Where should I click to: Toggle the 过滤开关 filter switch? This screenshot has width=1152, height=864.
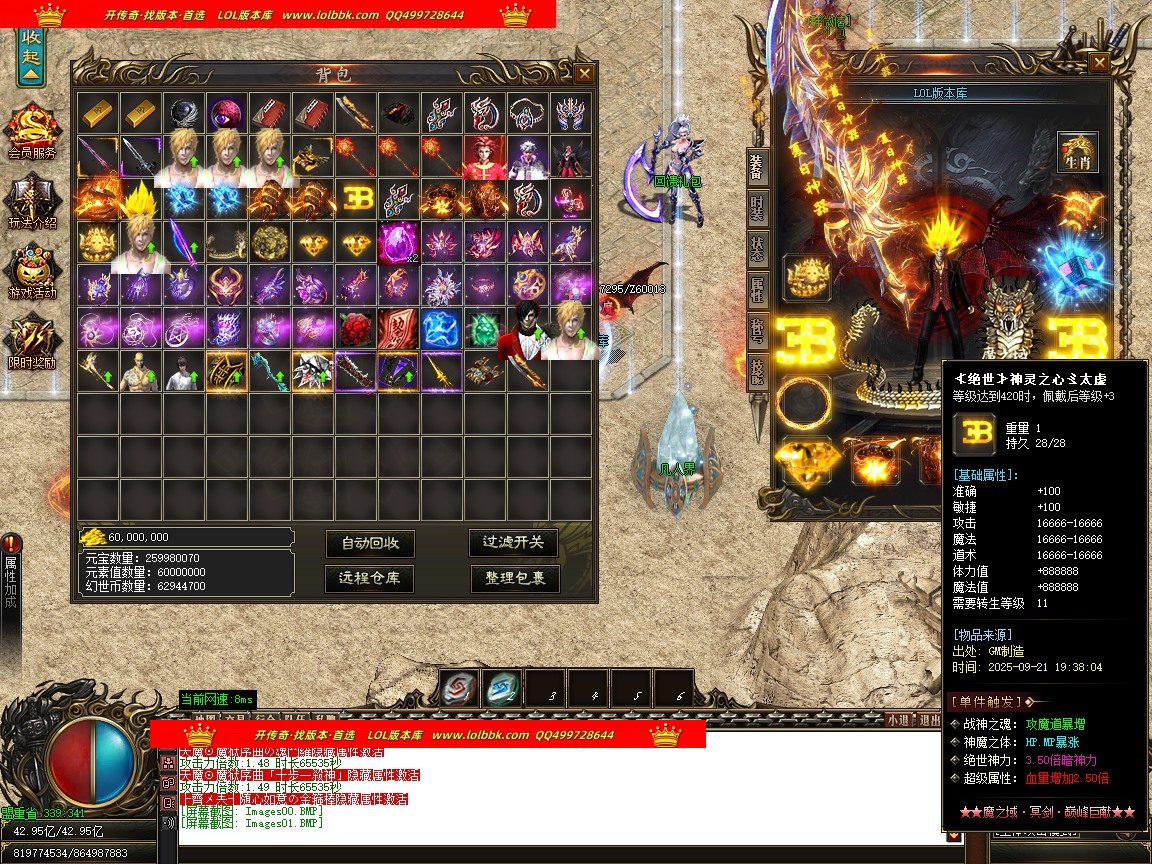coord(514,542)
